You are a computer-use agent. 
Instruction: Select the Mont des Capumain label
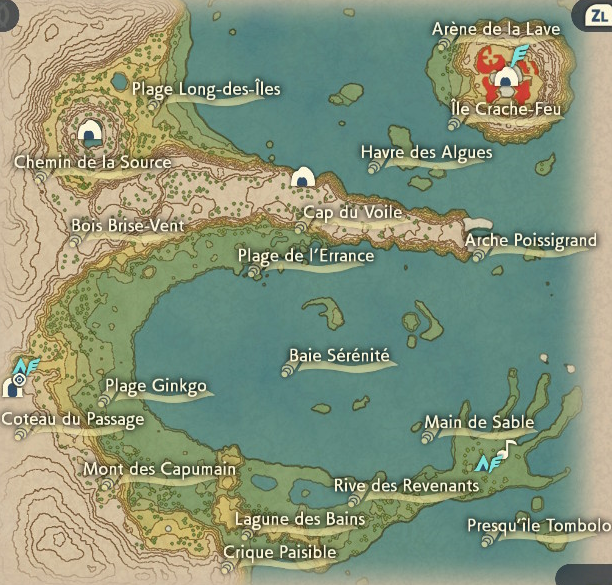point(160,469)
